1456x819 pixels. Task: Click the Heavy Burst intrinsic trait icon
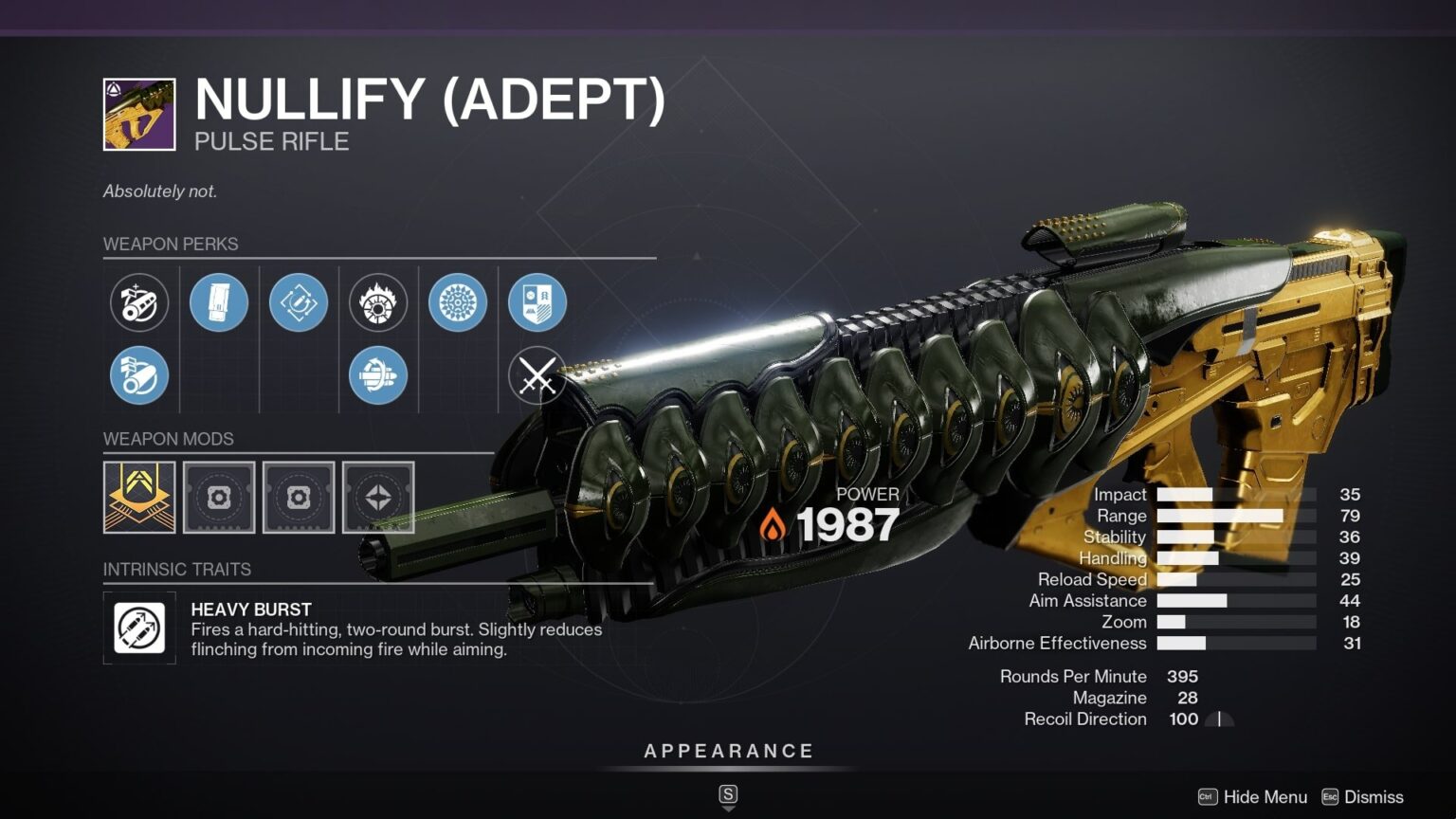138,628
